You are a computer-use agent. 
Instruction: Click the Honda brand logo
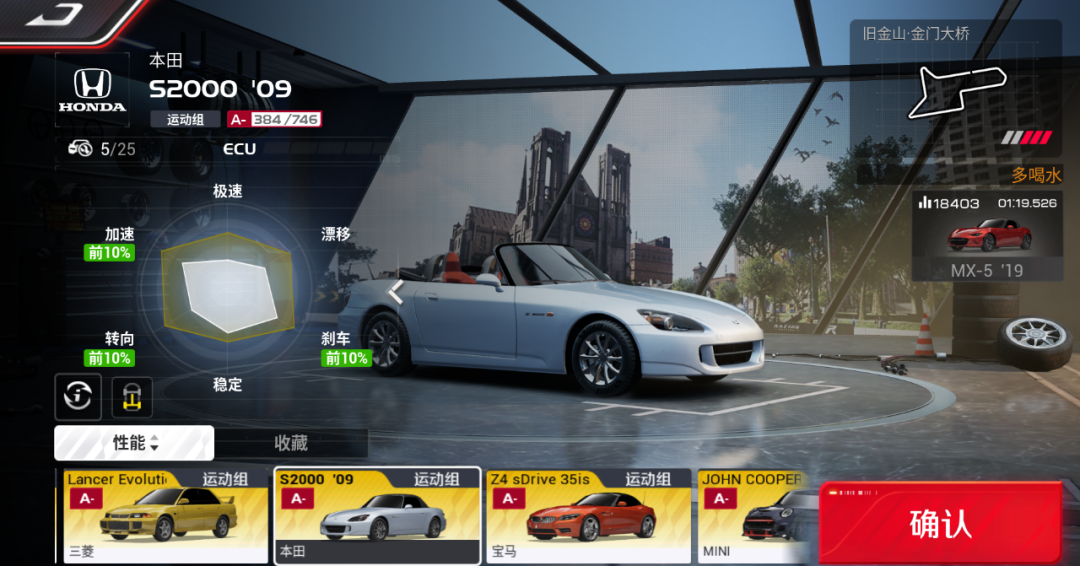[92, 90]
